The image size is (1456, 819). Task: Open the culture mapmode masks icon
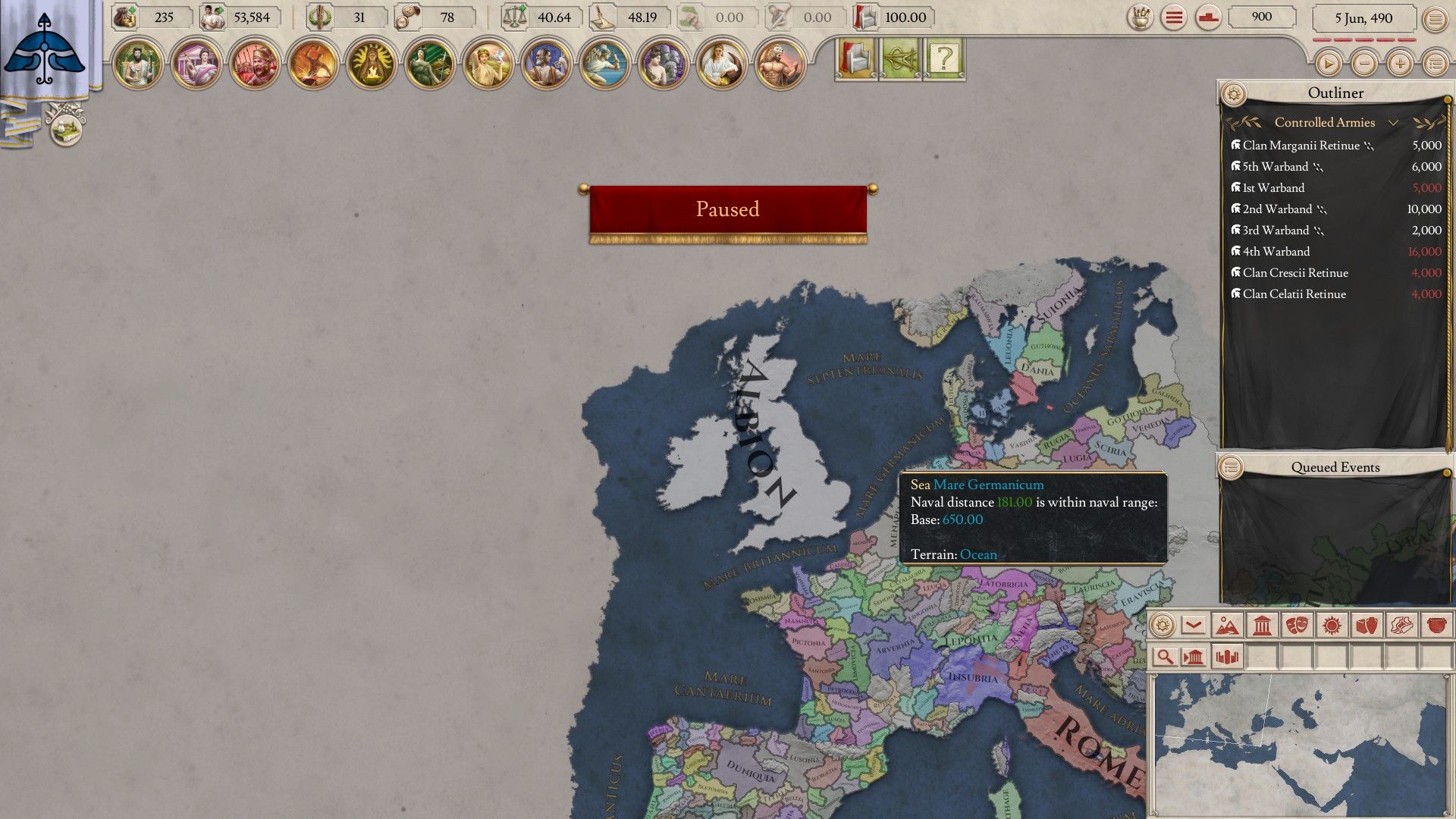click(1298, 625)
